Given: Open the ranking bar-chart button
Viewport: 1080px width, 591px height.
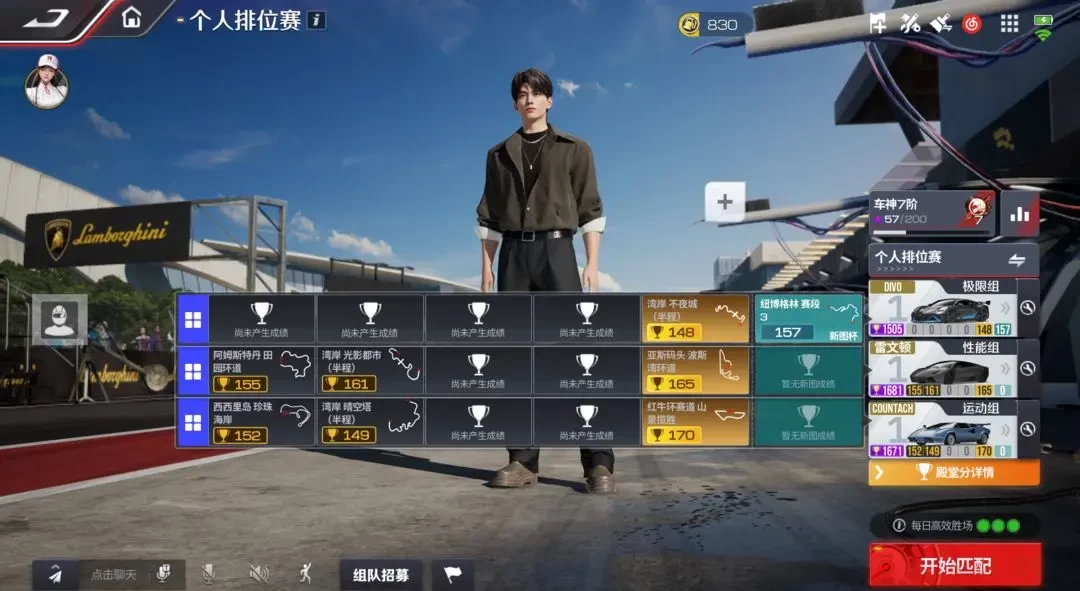Looking at the screenshot, I should coord(1020,213).
